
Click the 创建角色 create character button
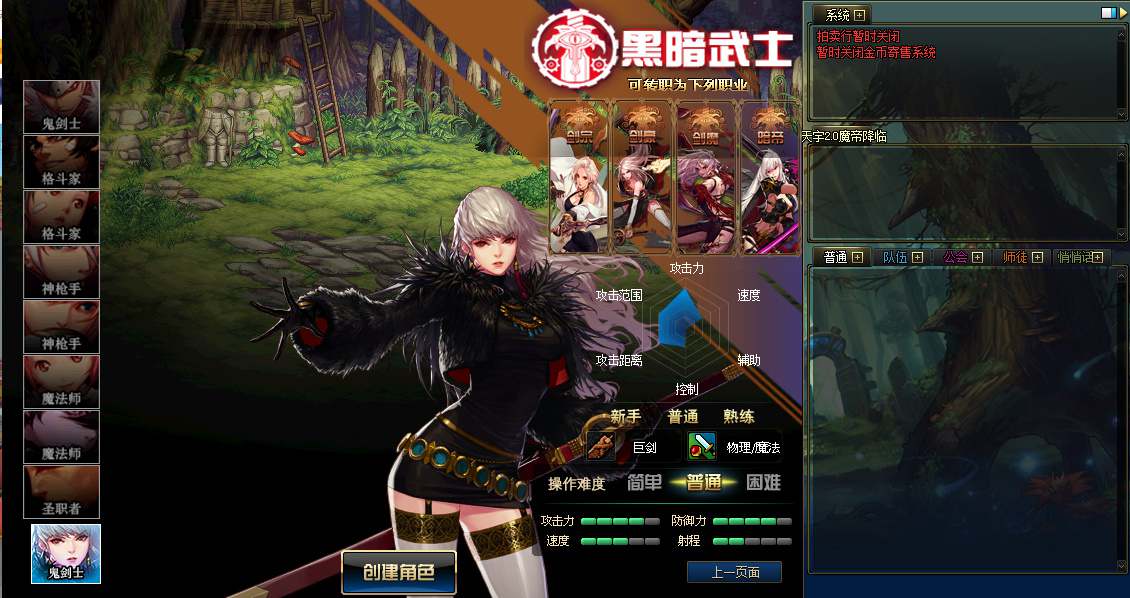[x=398, y=573]
